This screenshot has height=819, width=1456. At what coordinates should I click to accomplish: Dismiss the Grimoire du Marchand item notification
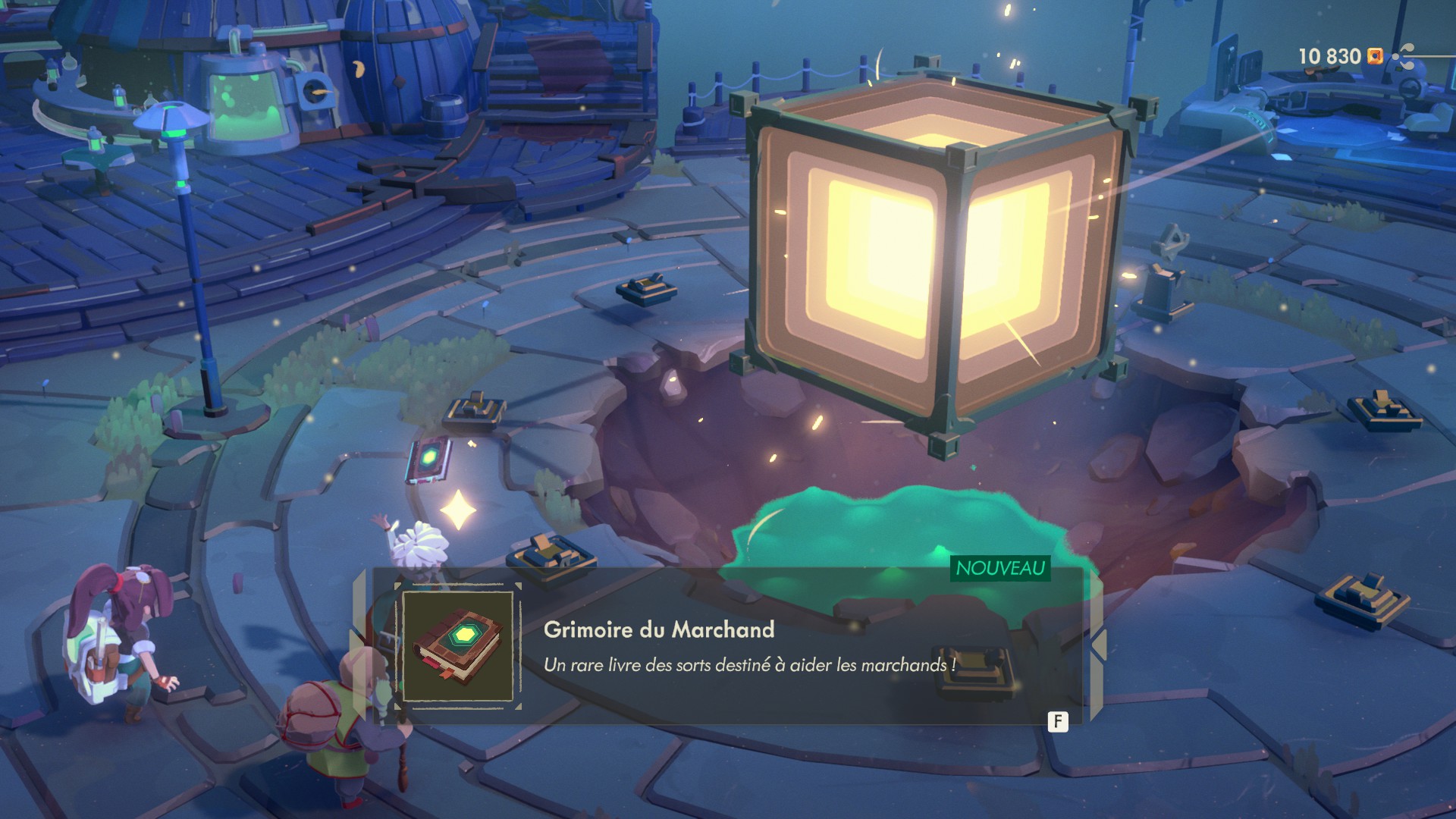pyautogui.click(x=1058, y=721)
